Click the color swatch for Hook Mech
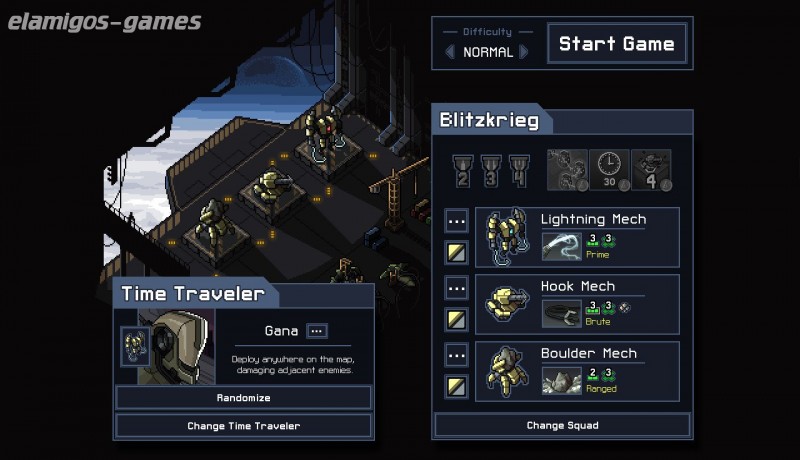This screenshot has width=800, height=460. [x=456, y=319]
